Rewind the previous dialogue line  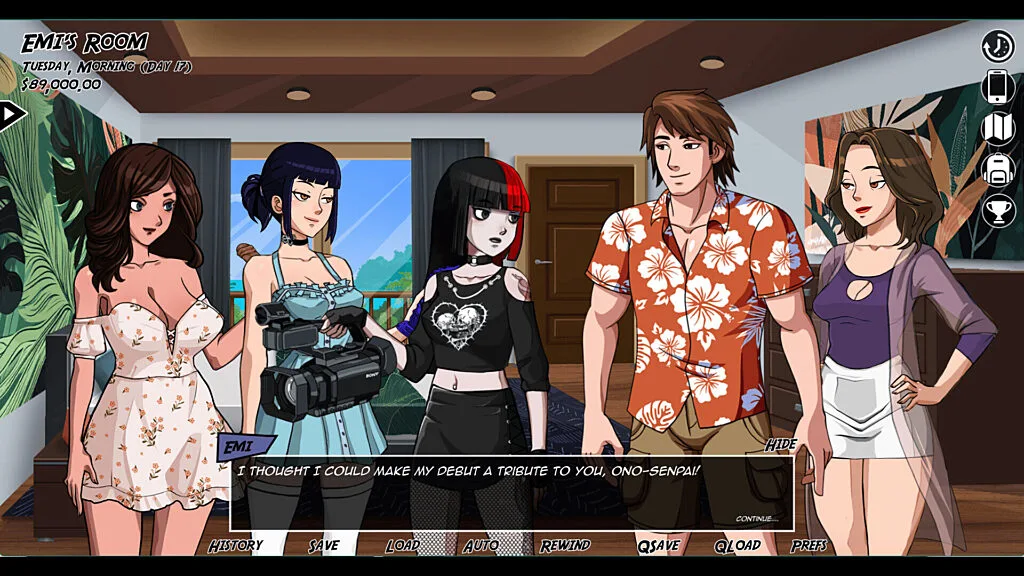tap(565, 545)
